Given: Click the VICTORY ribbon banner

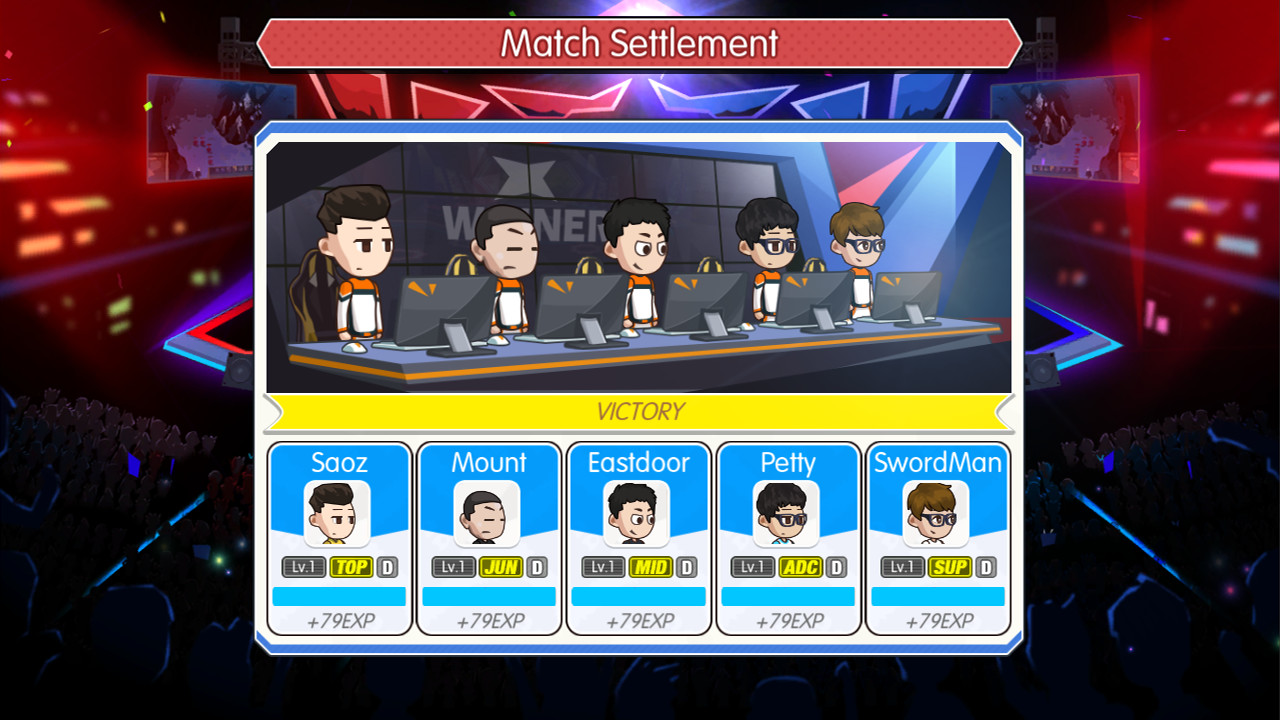Looking at the screenshot, I should (x=640, y=411).
